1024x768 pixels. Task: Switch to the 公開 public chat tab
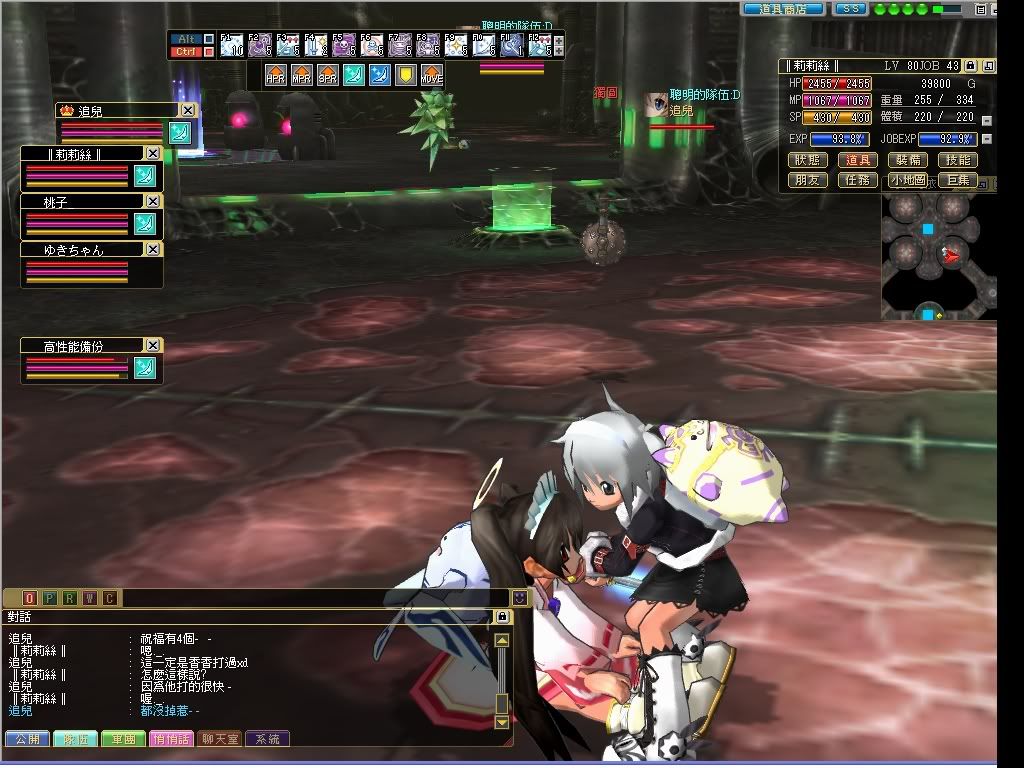27,739
